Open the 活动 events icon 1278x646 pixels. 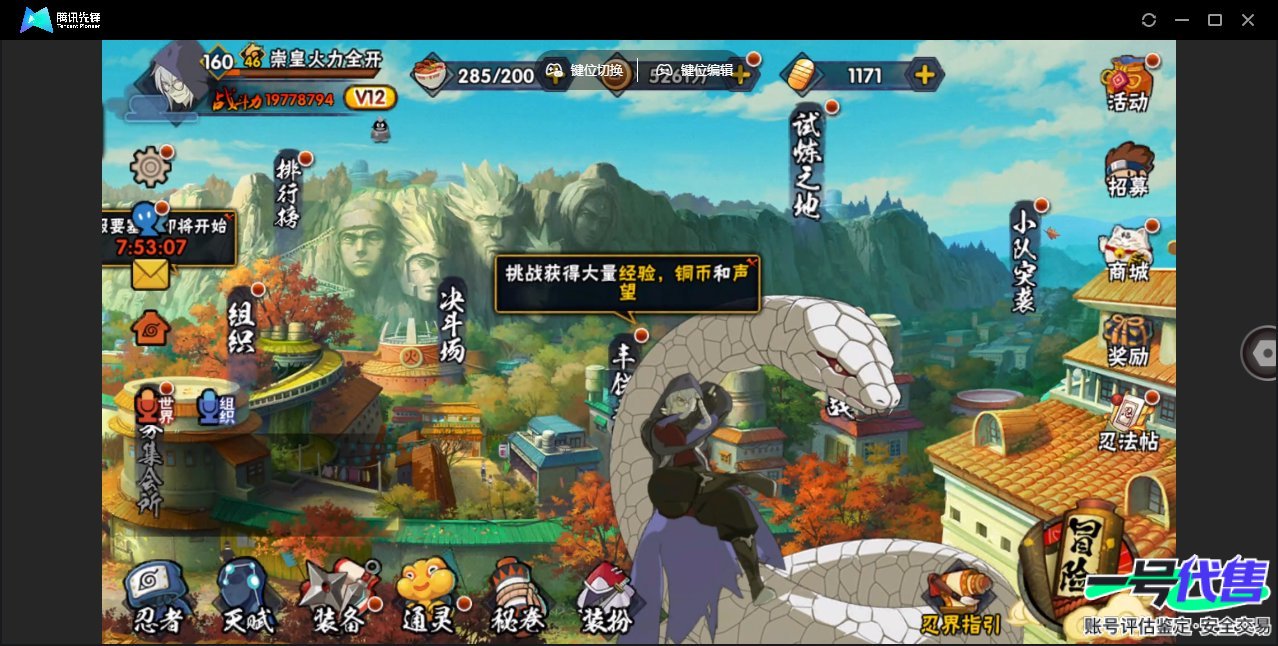[1127, 85]
